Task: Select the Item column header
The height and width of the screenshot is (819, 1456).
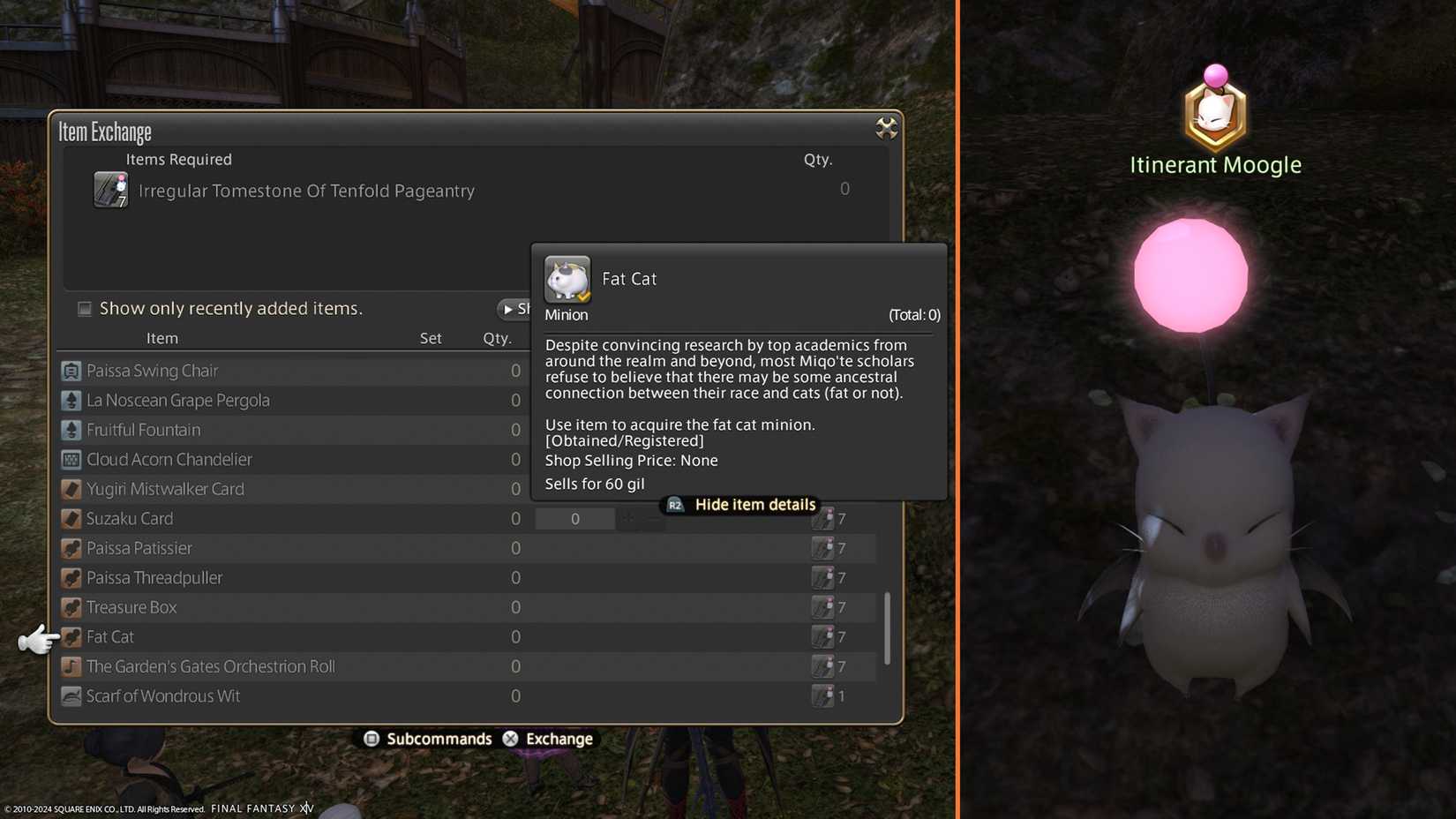Action: point(162,338)
